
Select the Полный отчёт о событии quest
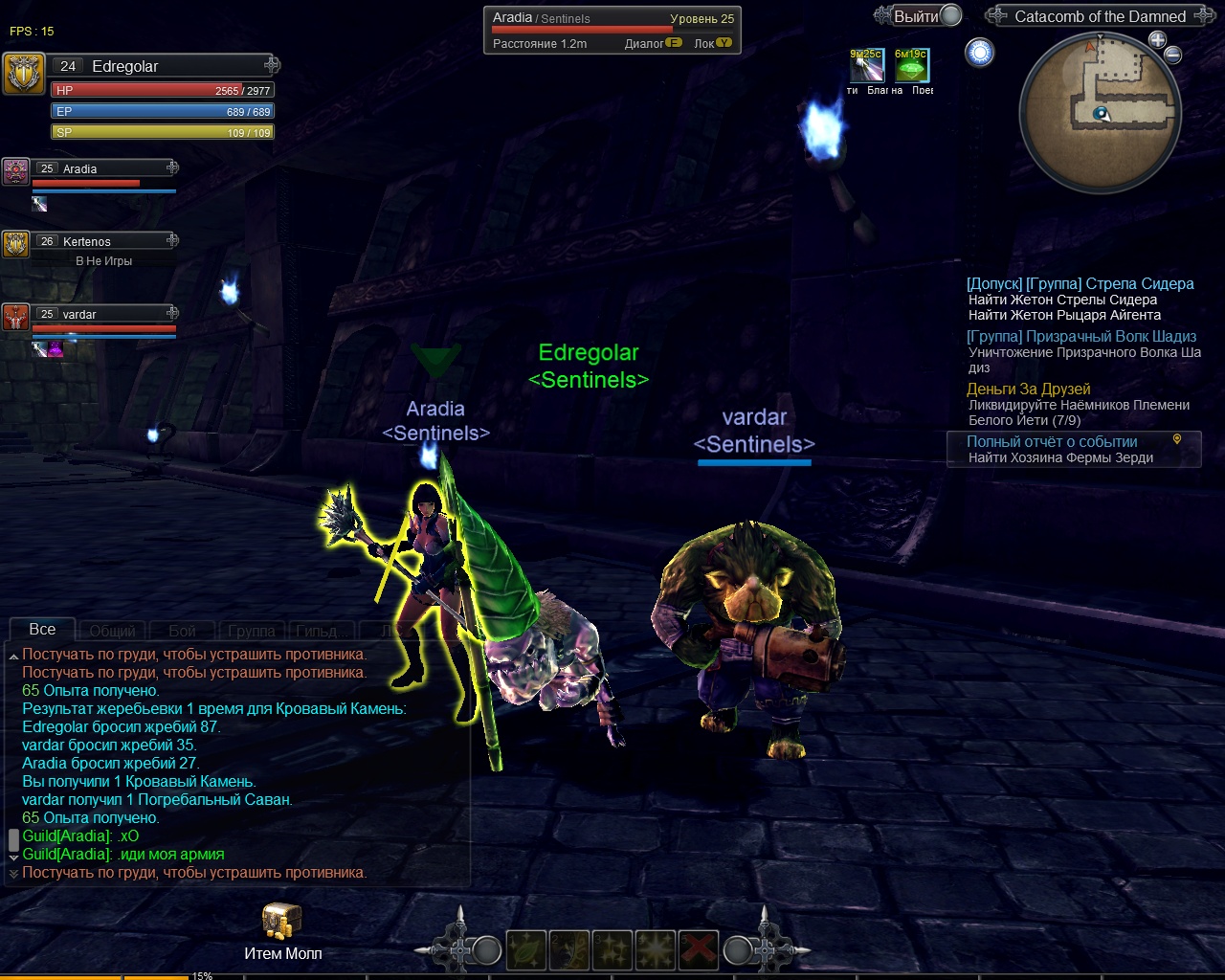click(1052, 442)
